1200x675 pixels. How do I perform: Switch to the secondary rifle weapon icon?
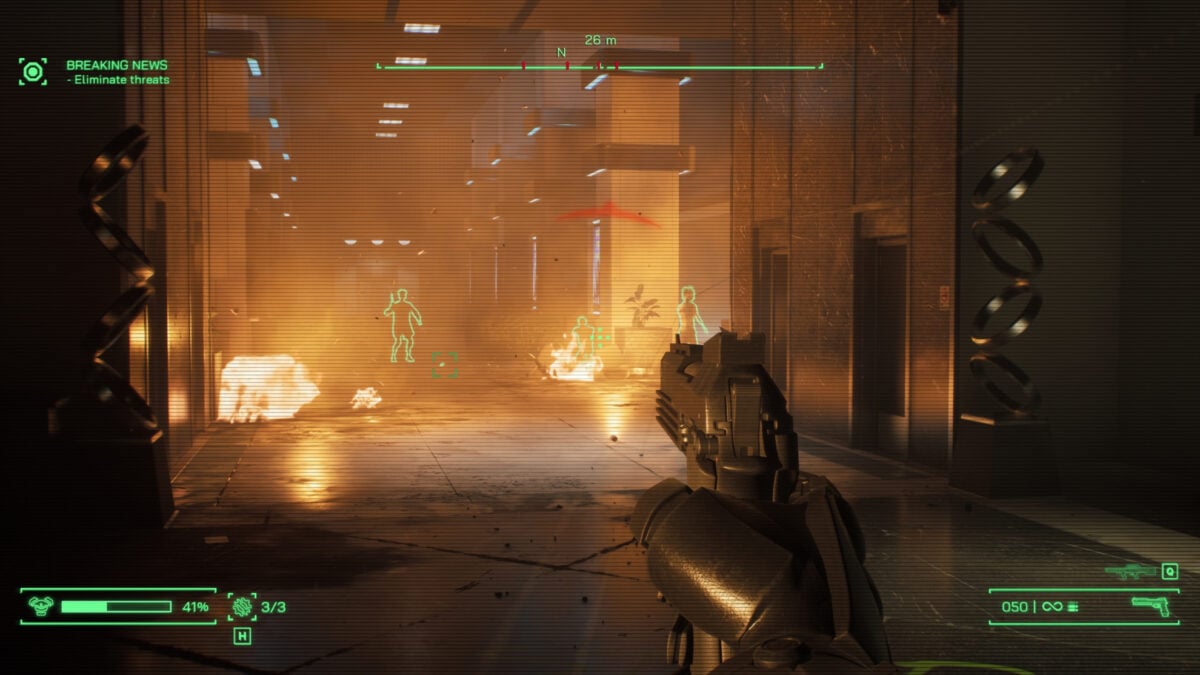click(x=1130, y=571)
